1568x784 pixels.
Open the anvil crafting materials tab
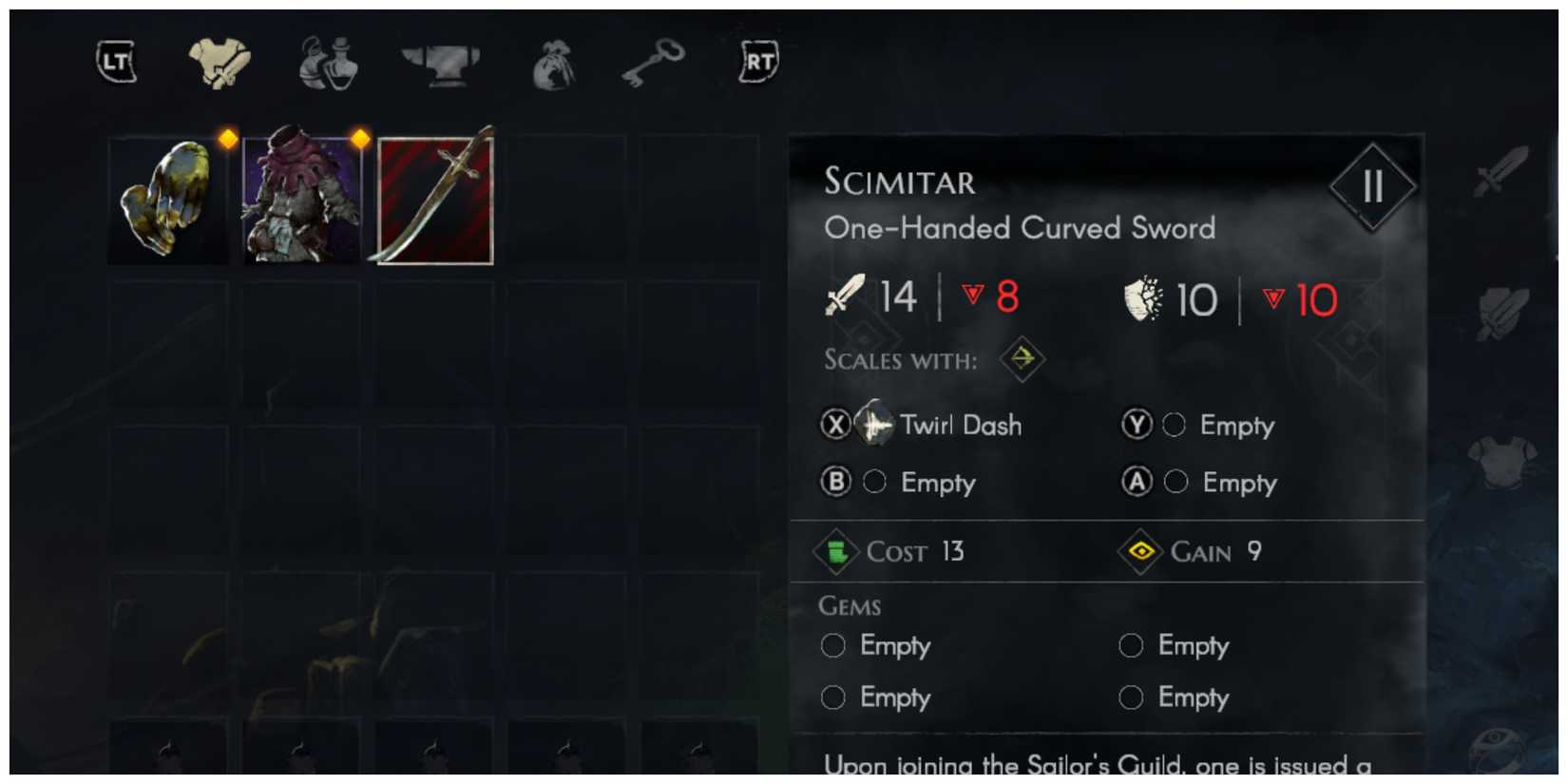(440, 63)
